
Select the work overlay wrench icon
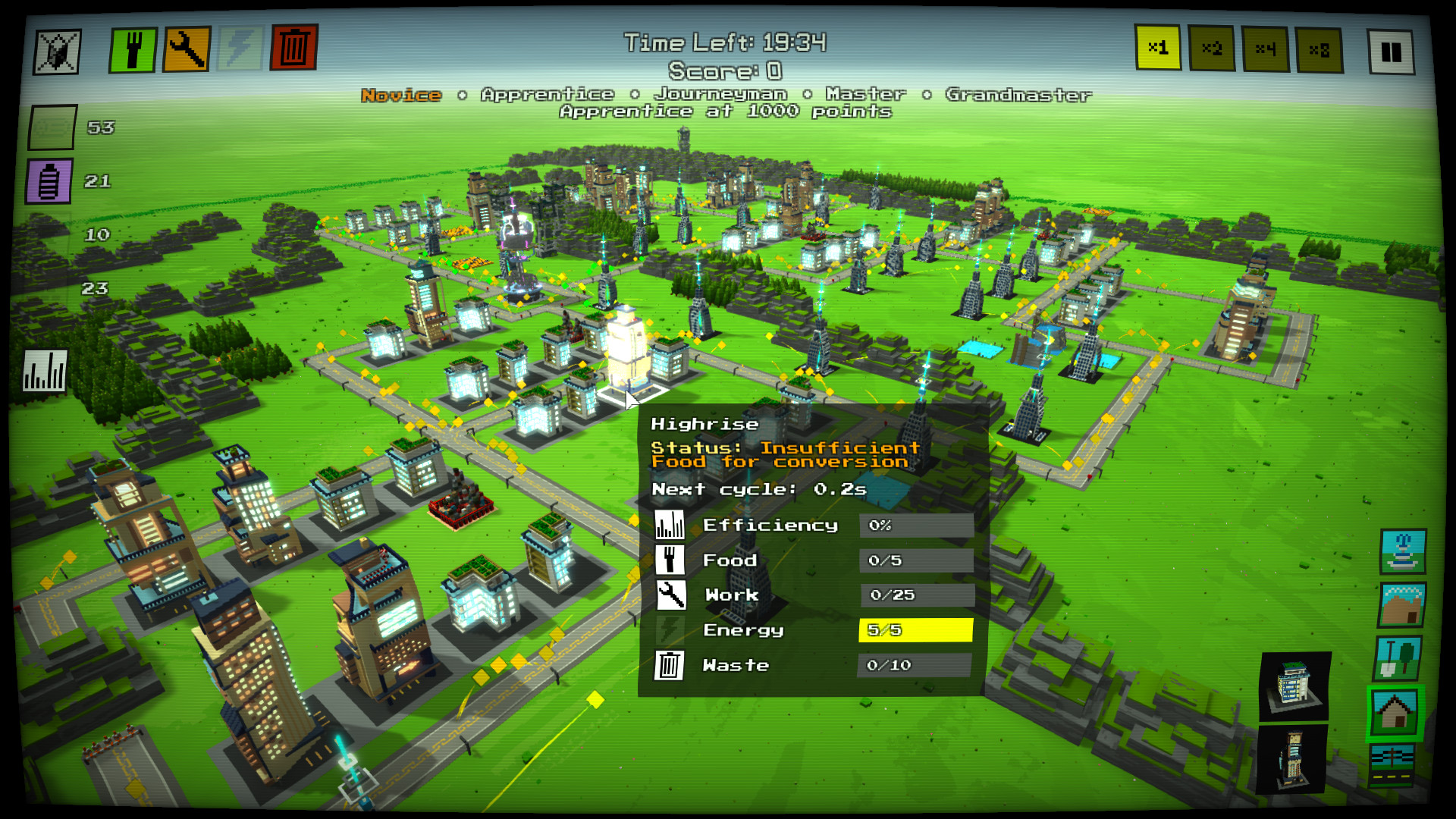[x=186, y=48]
